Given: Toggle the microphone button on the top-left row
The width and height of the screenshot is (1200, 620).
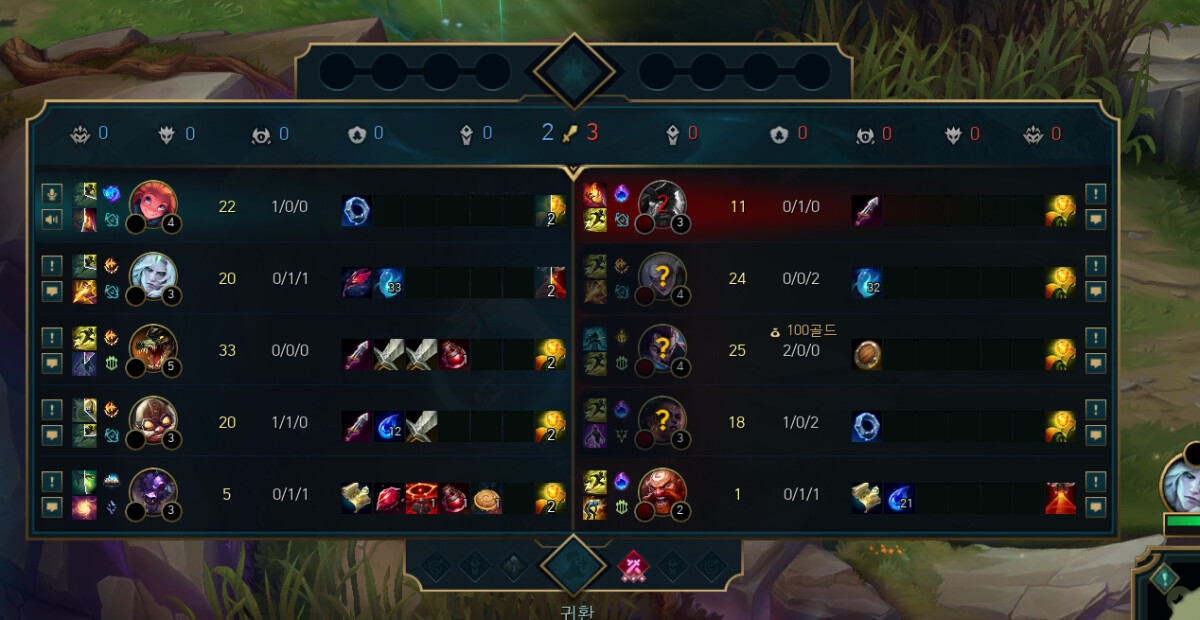Looking at the screenshot, I should pyautogui.click(x=52, y=194).
